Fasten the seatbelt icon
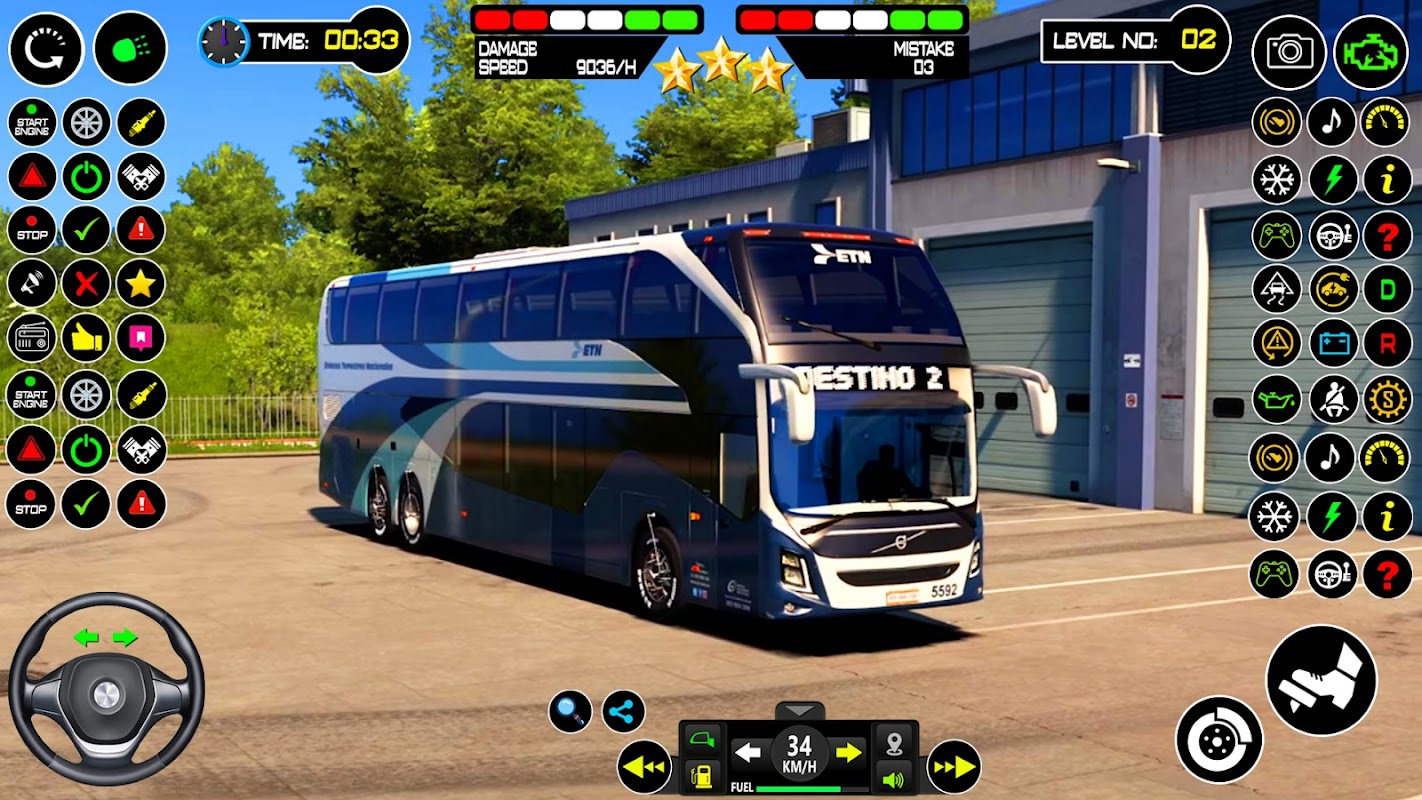The height and width of the screenshot is (800, 1422). pos(1333,399)
